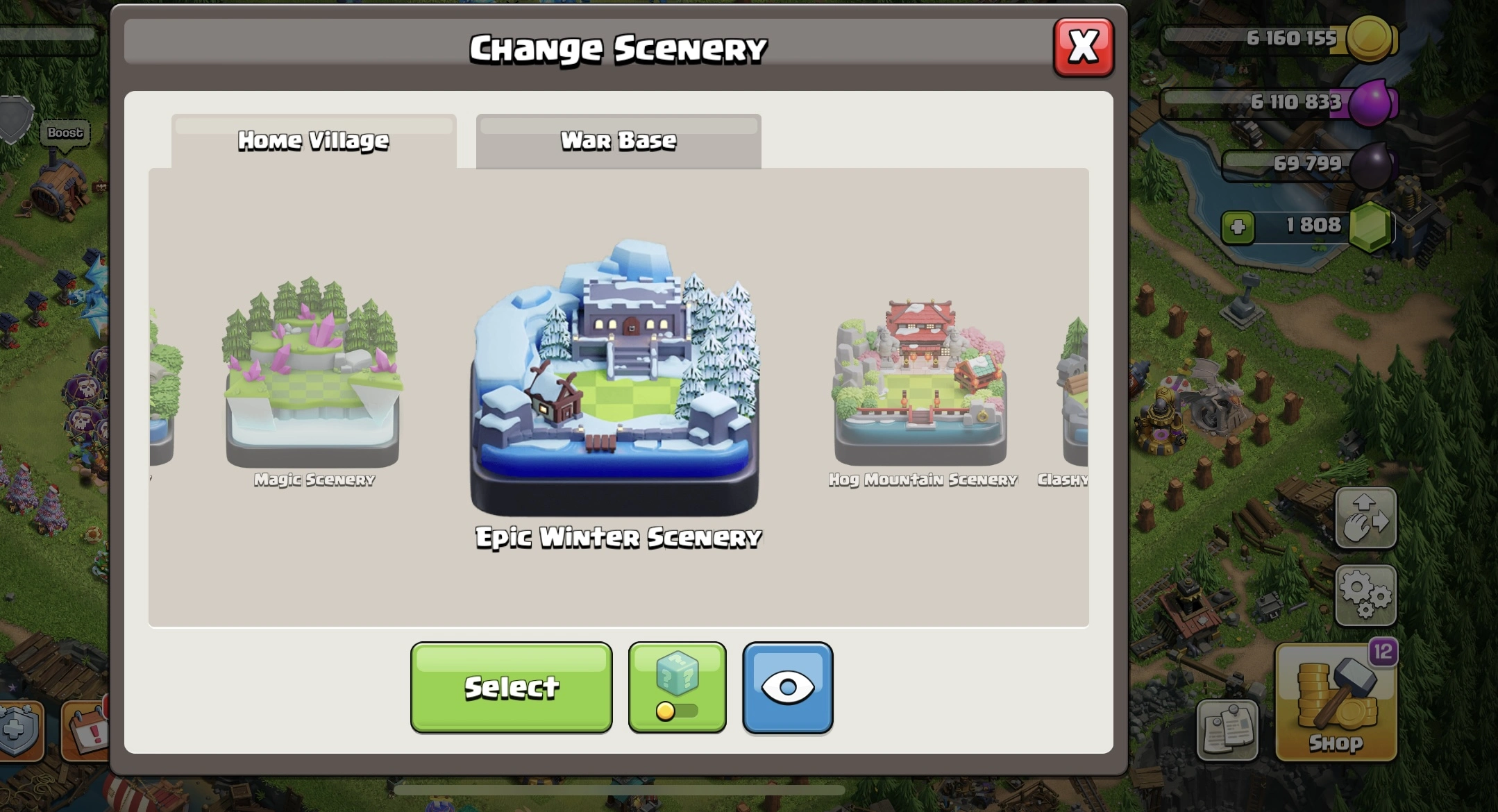This screenshot has width=1498, height=812.
Task: Enable random scenery with the dice toggle
Action: coord(677,686)
